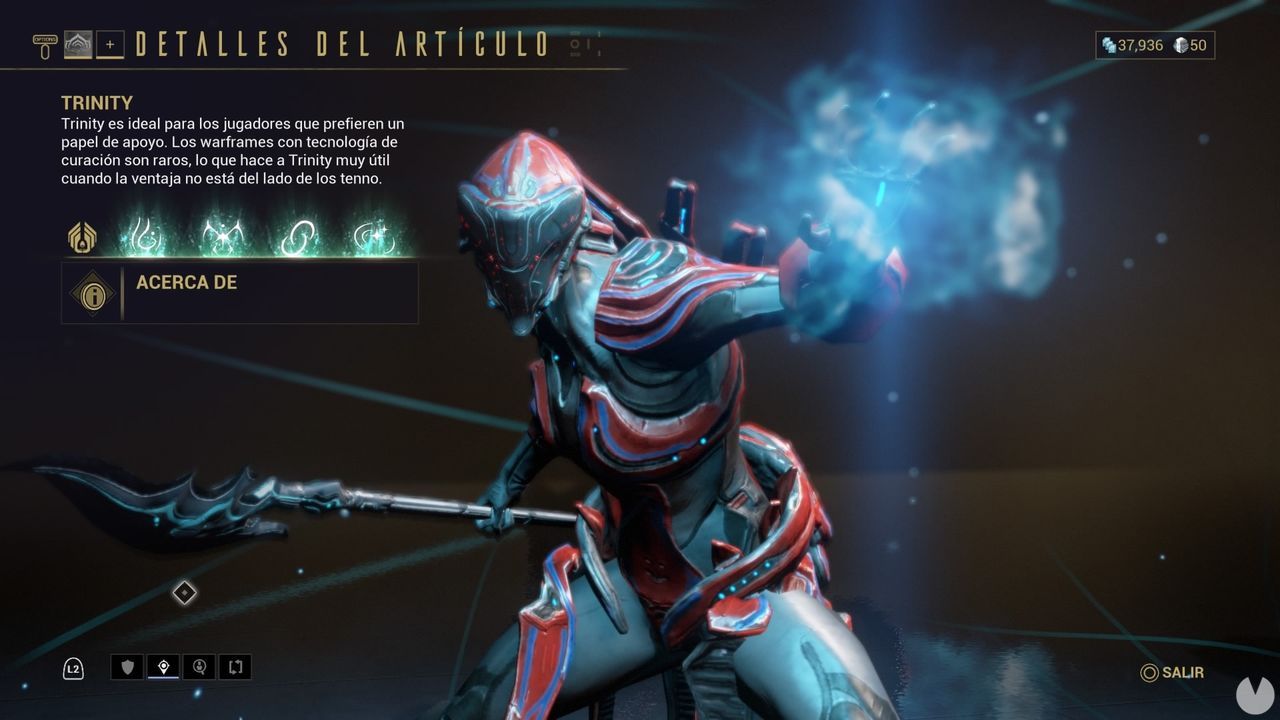View the Blessing ability icon on the right

tap(374, 236)
